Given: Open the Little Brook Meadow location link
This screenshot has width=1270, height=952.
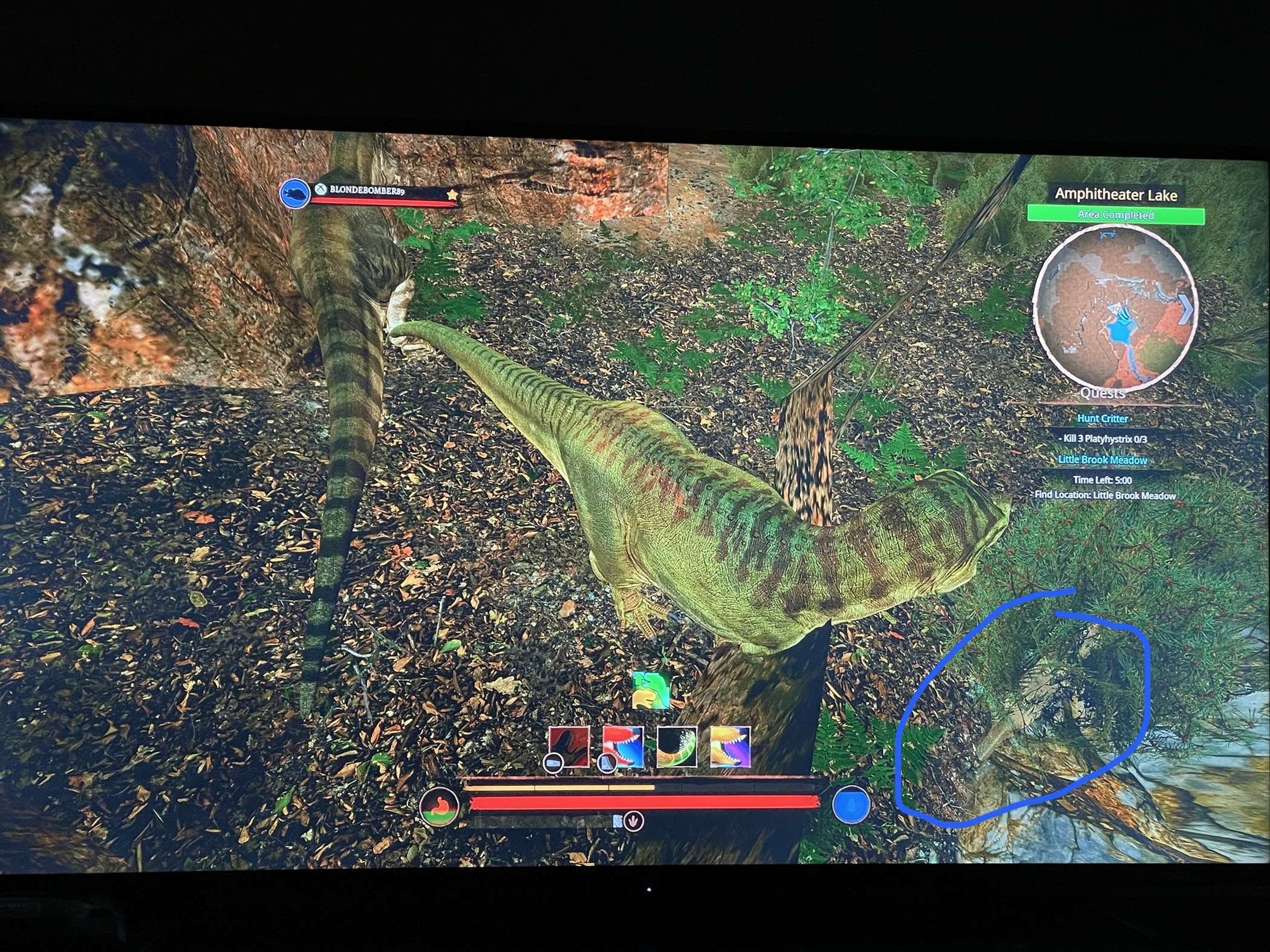Looking at the screenshot, I should 1103,460.
